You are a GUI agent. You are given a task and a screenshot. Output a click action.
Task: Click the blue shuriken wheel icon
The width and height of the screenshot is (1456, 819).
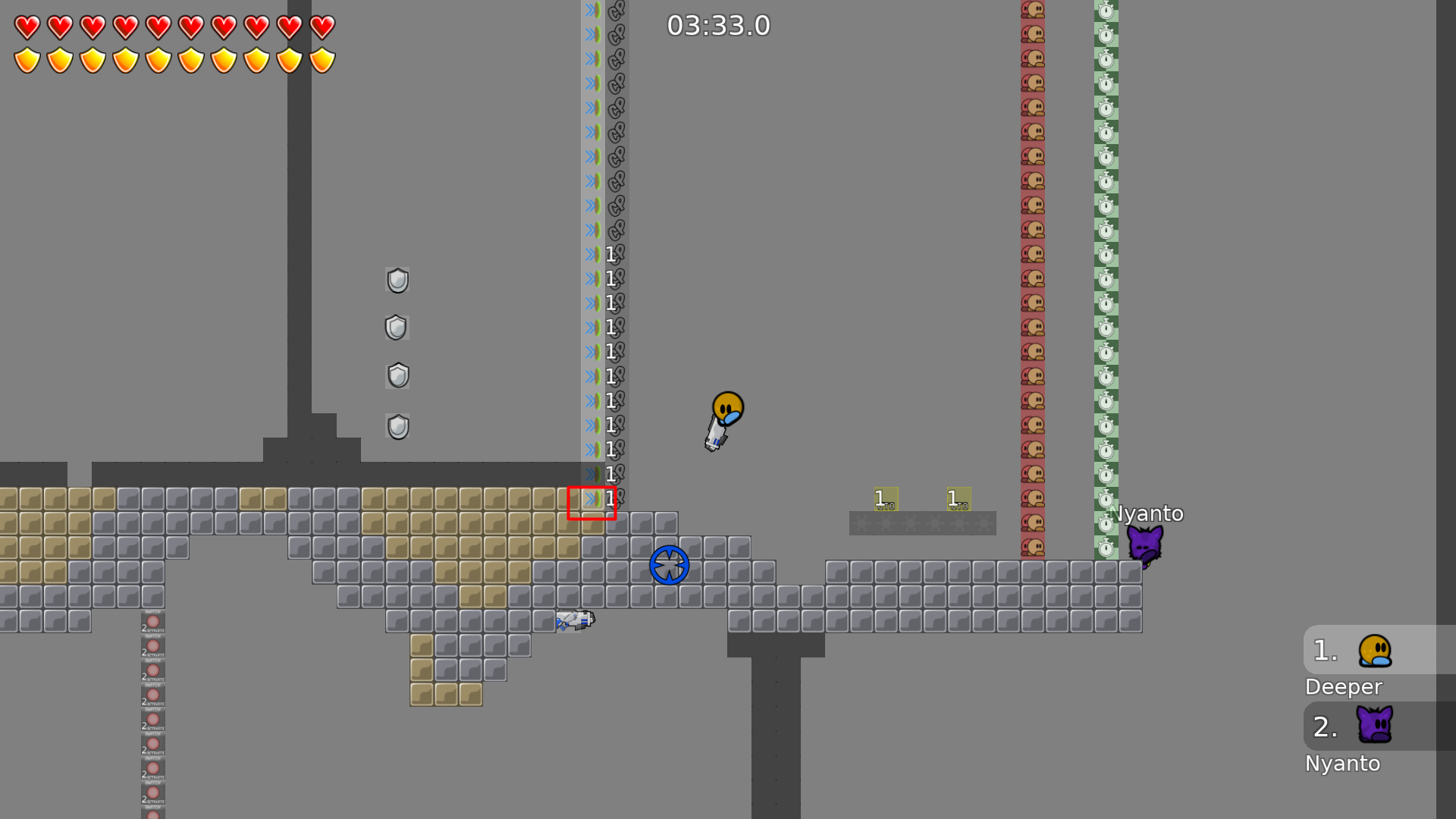(x=668, y=563)
